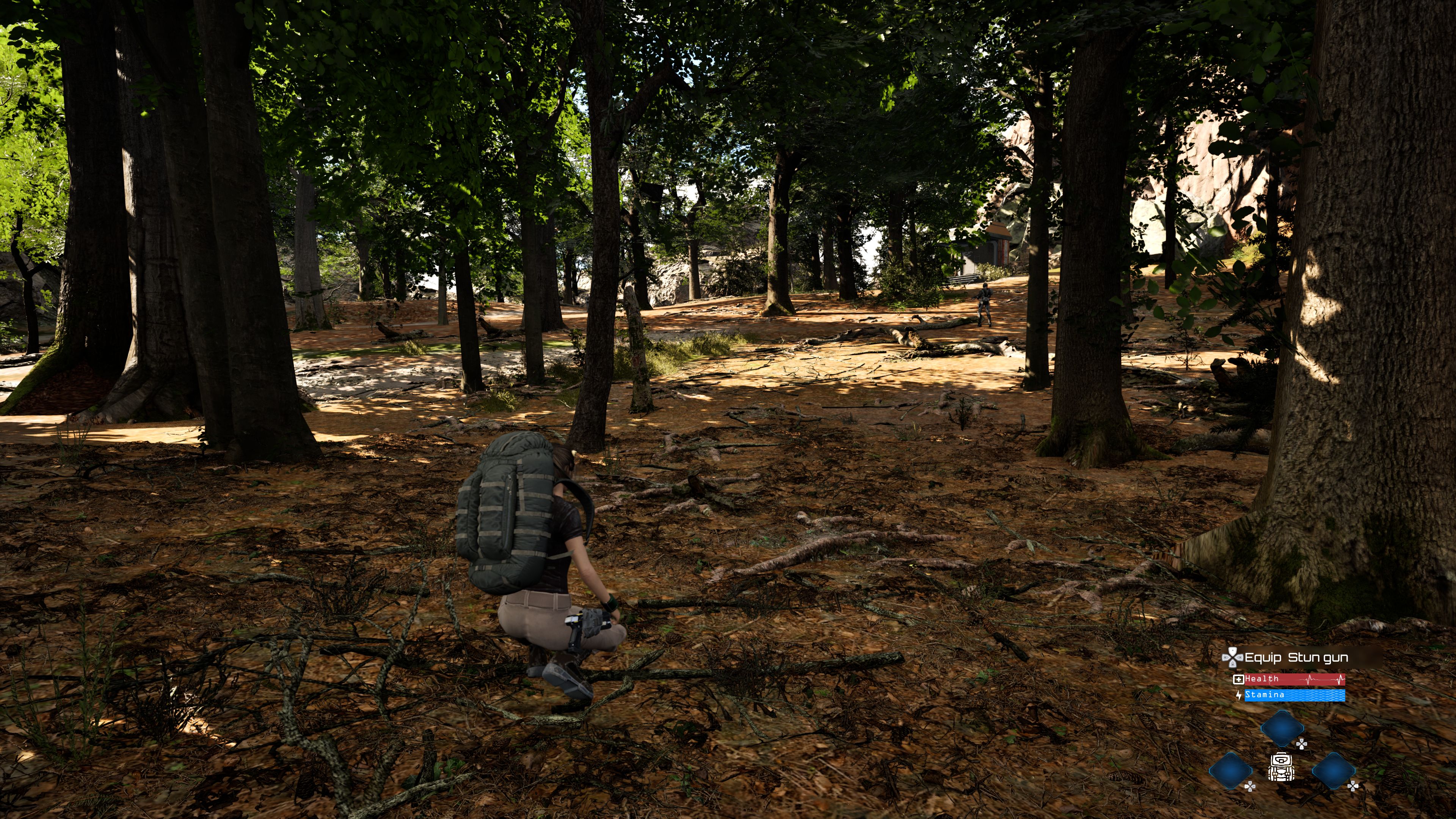Click the d-pad icon beside Equip Stun gun
The image size is (1456, 819).
tap(1232, 658)
